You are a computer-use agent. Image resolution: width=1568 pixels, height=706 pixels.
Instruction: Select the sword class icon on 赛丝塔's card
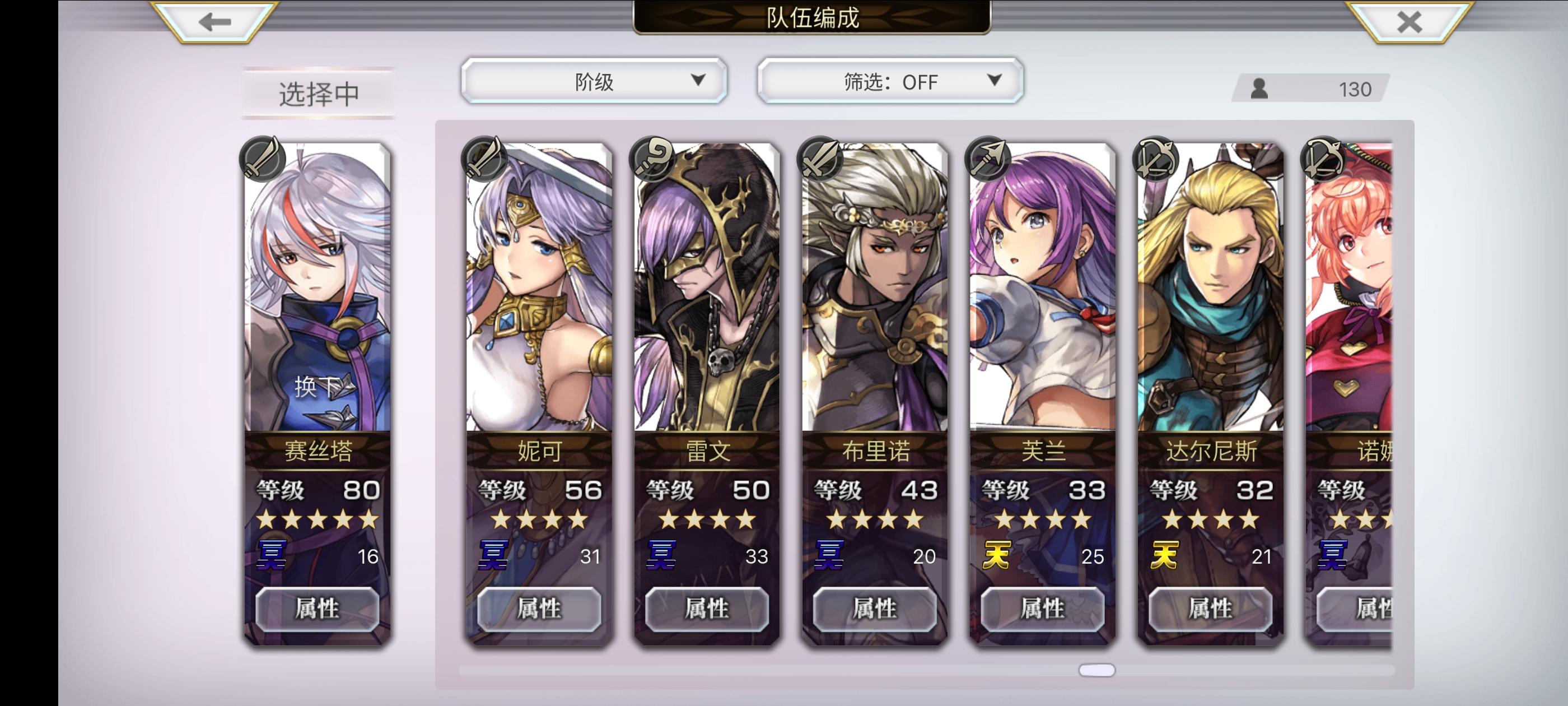point(265,160)
